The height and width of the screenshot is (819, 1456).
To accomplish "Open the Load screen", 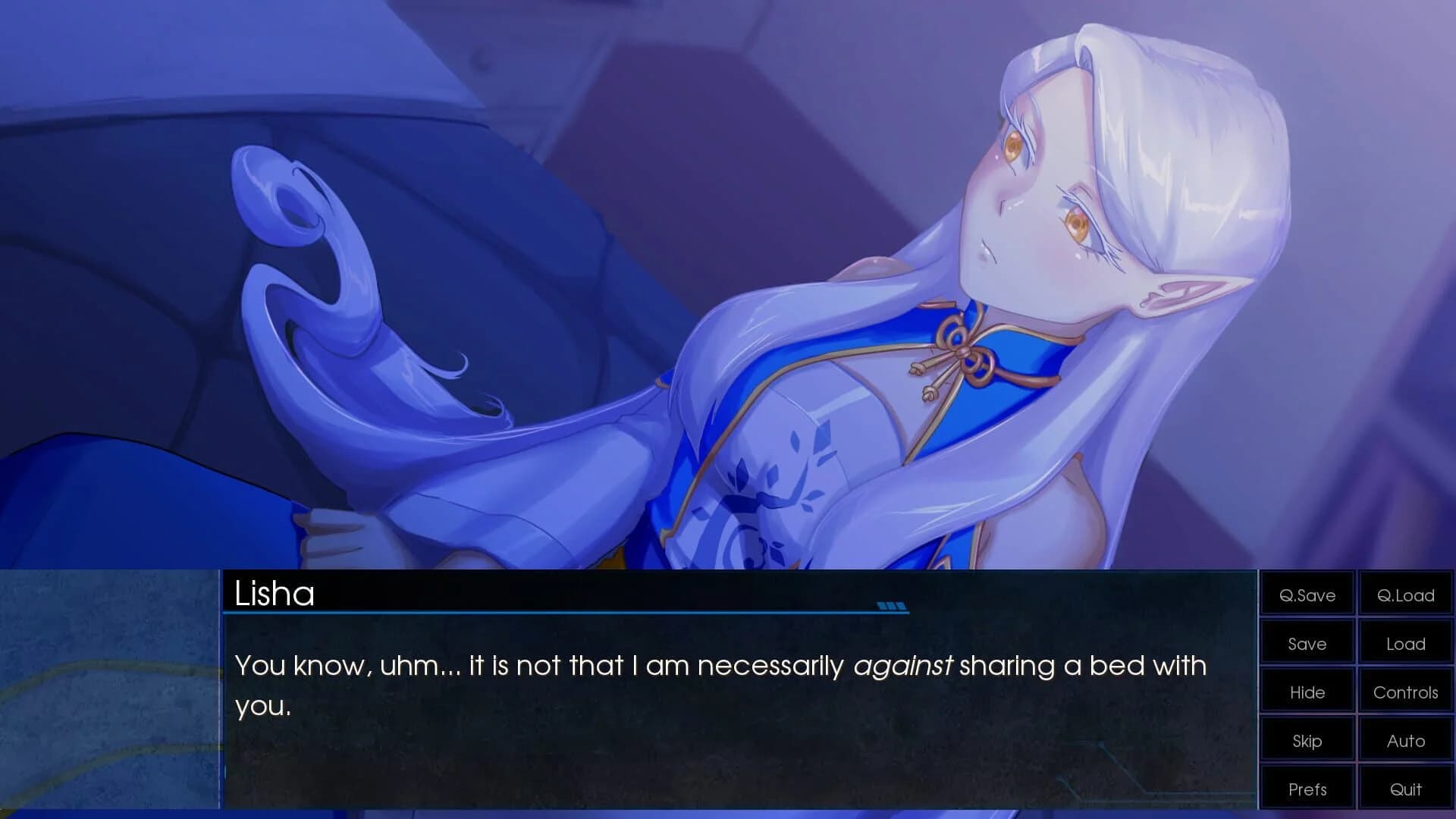I will click(1405, 643).
